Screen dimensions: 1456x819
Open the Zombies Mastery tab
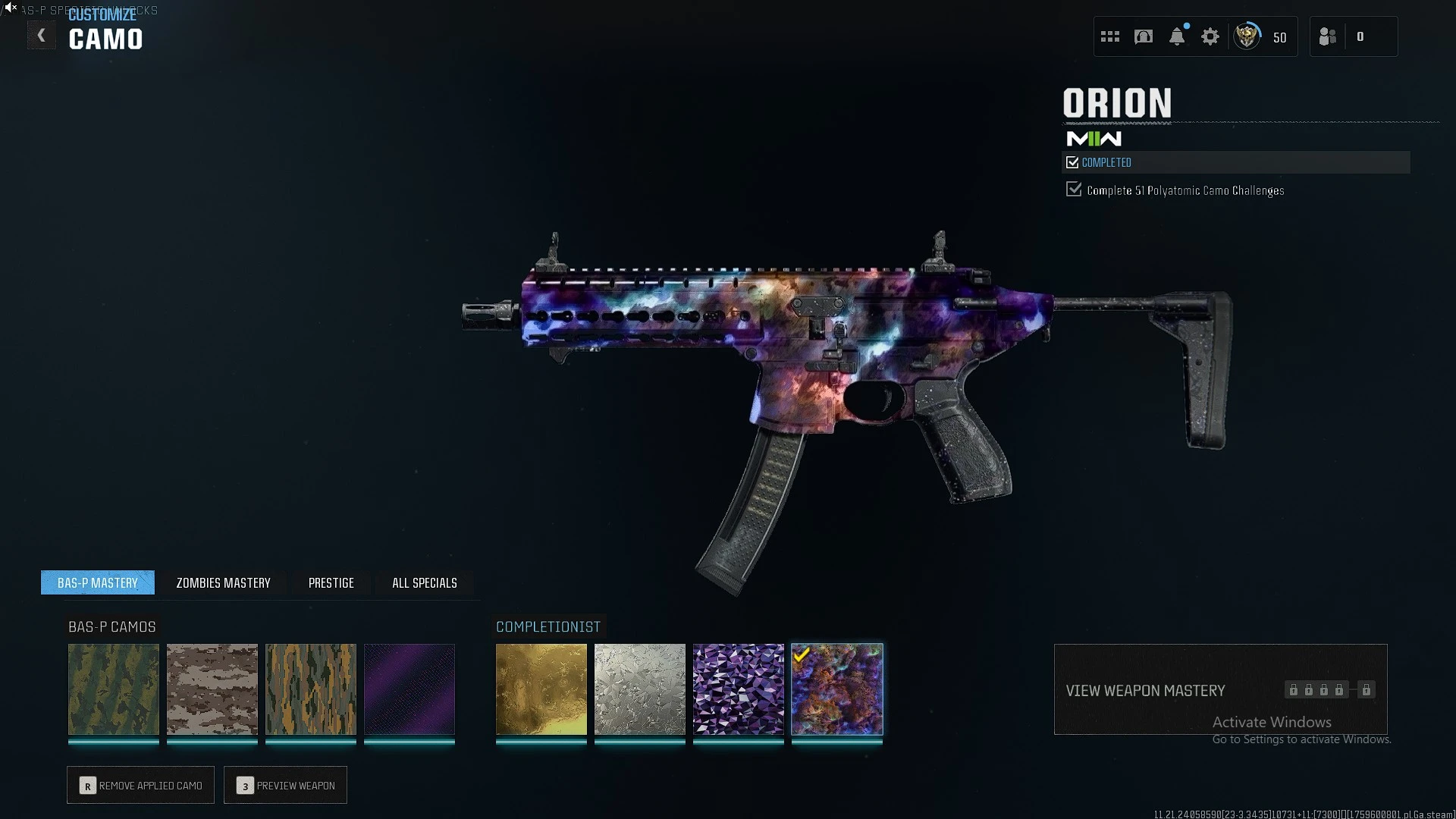pyautogui.click(x=223, y=582)
